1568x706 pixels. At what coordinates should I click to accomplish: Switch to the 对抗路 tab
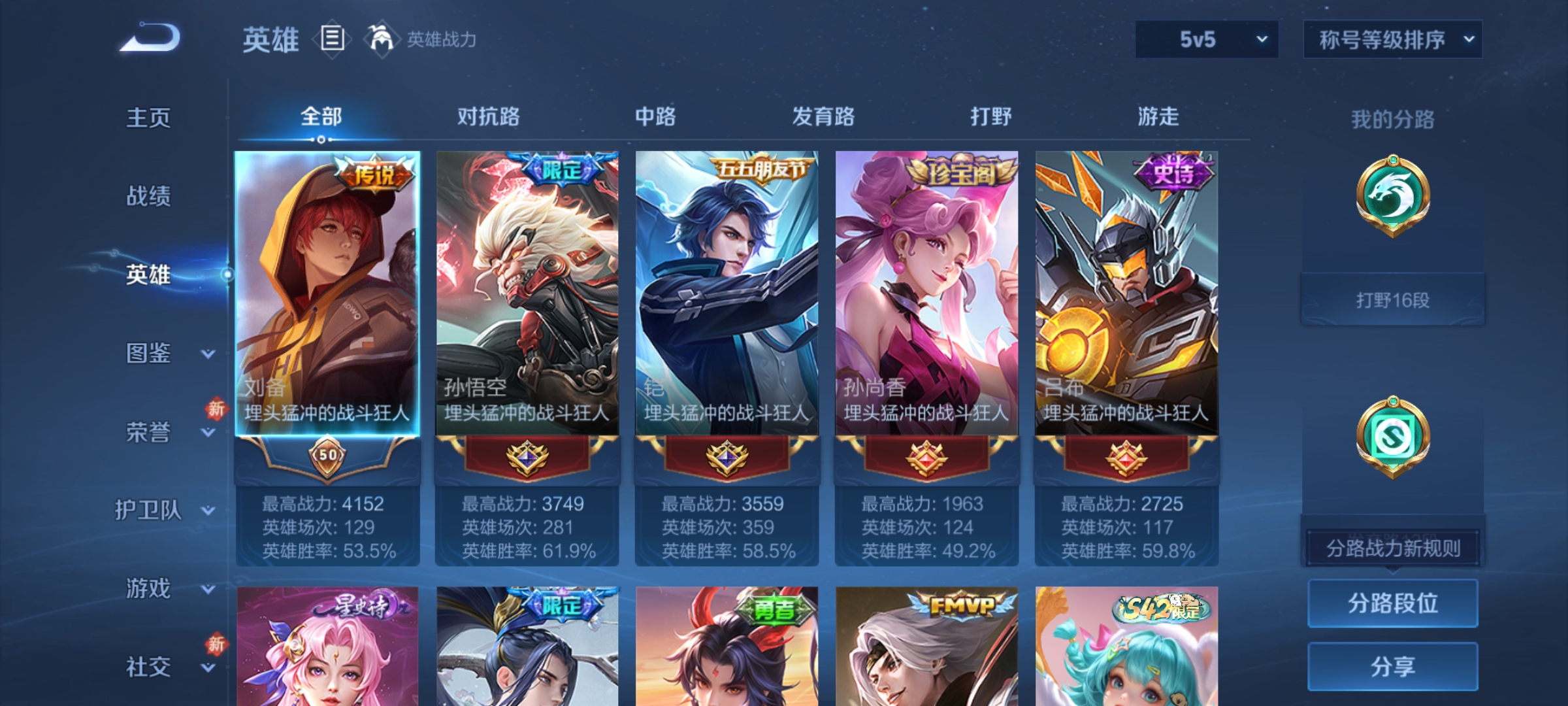coord(486,118)
